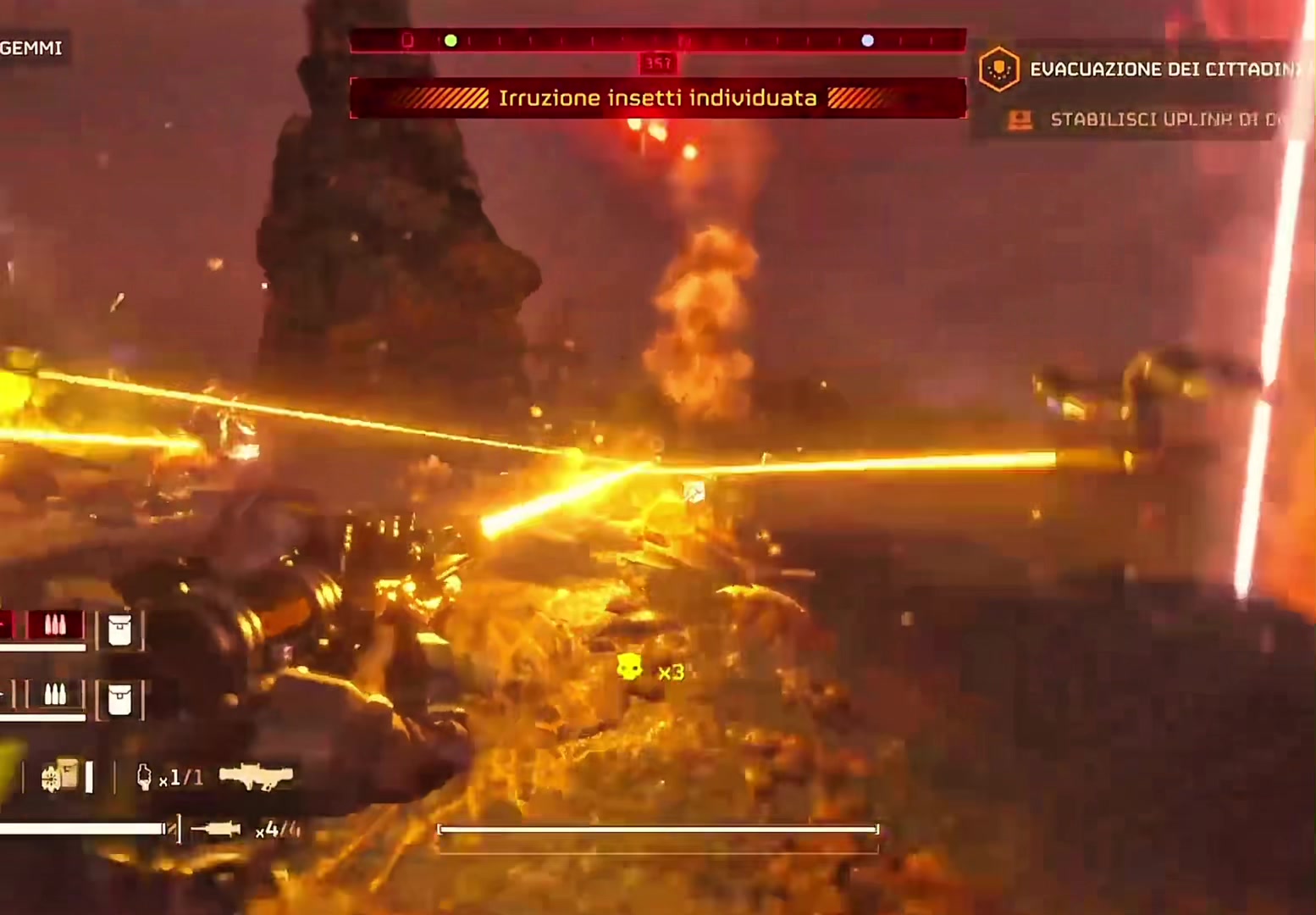Click the Irruzione insetti individuata alert banner
This screenshot has height=915, width=1316.
point(657,98)
